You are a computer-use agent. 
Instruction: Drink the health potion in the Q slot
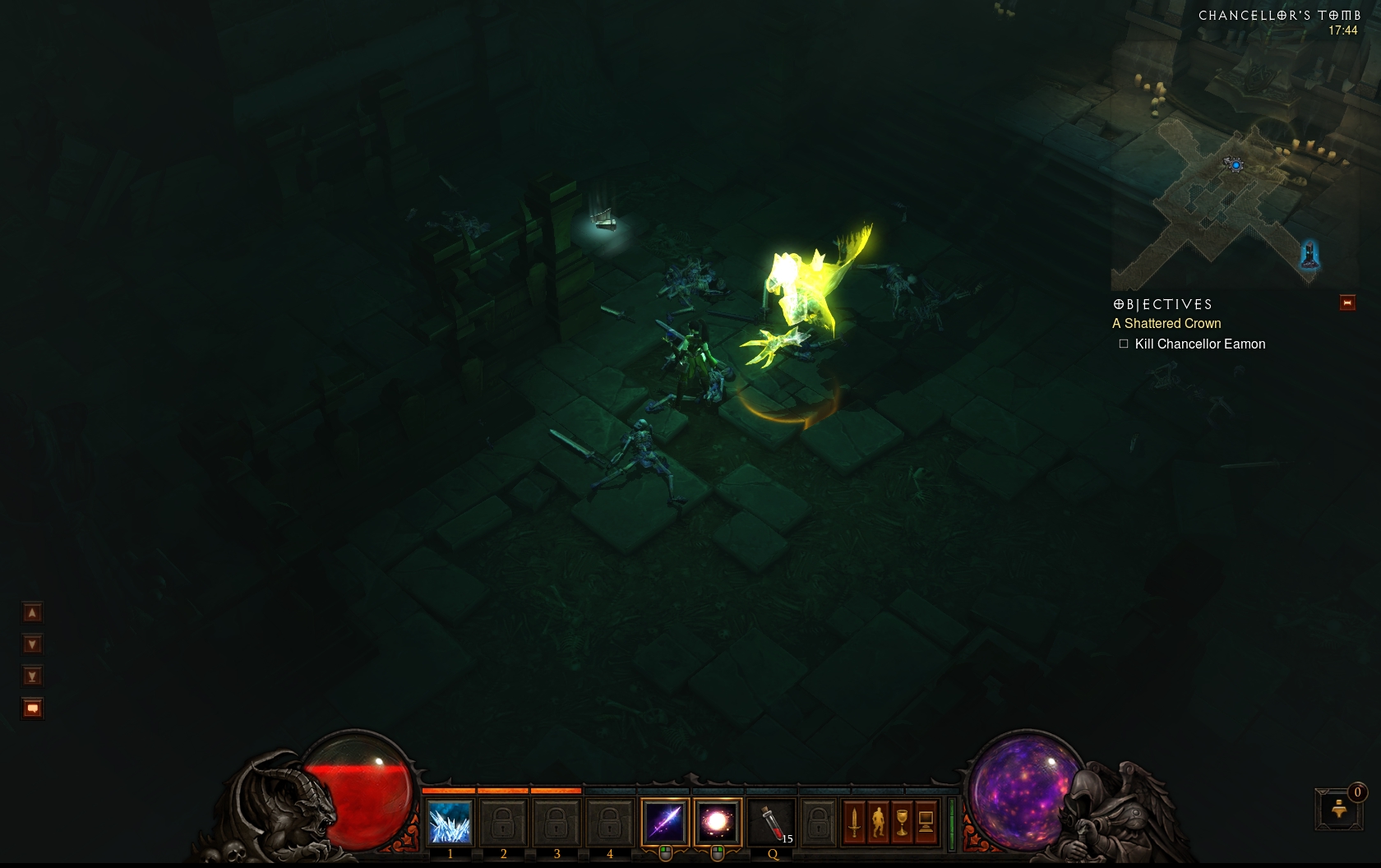(x=772, y=821)
